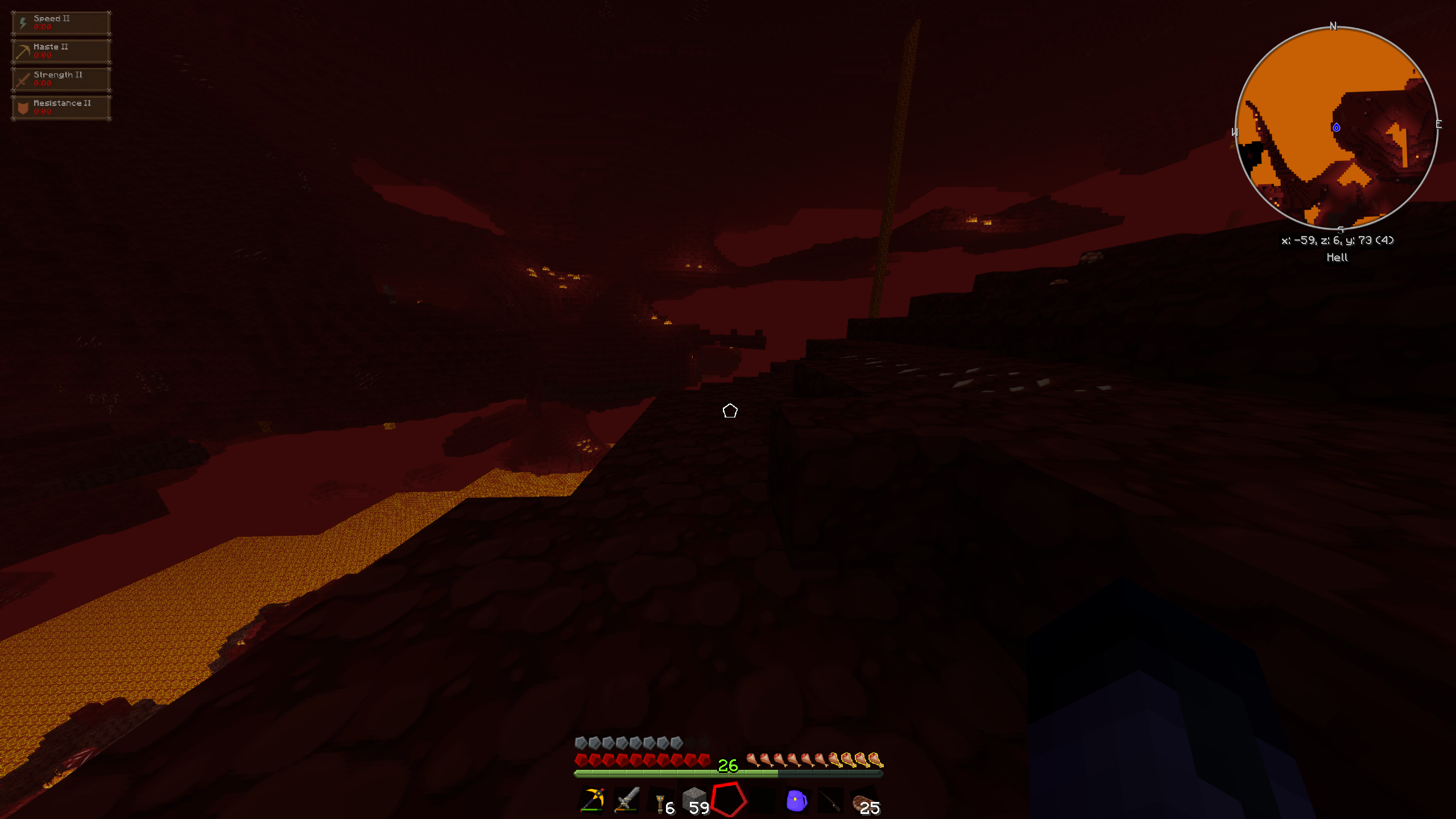Viewport: 1456px width, 819px height.
Task: Select the dark rod hotbar slot
Action: (830, 801)
